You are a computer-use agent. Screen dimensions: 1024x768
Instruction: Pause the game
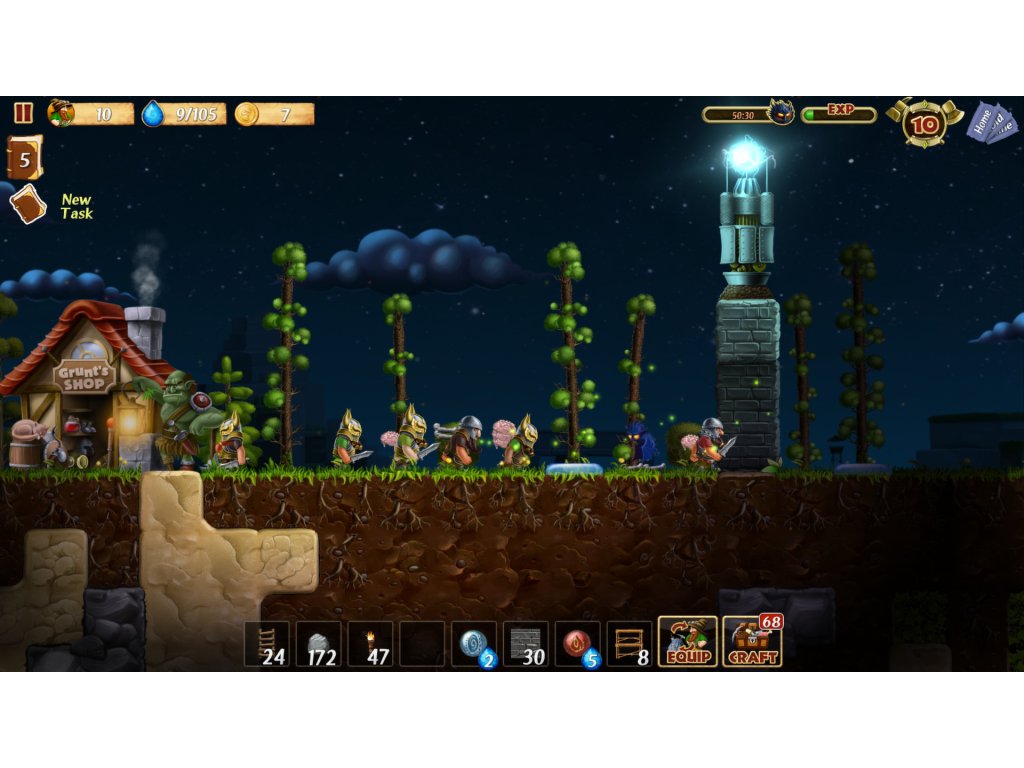[x=23, y=114]
